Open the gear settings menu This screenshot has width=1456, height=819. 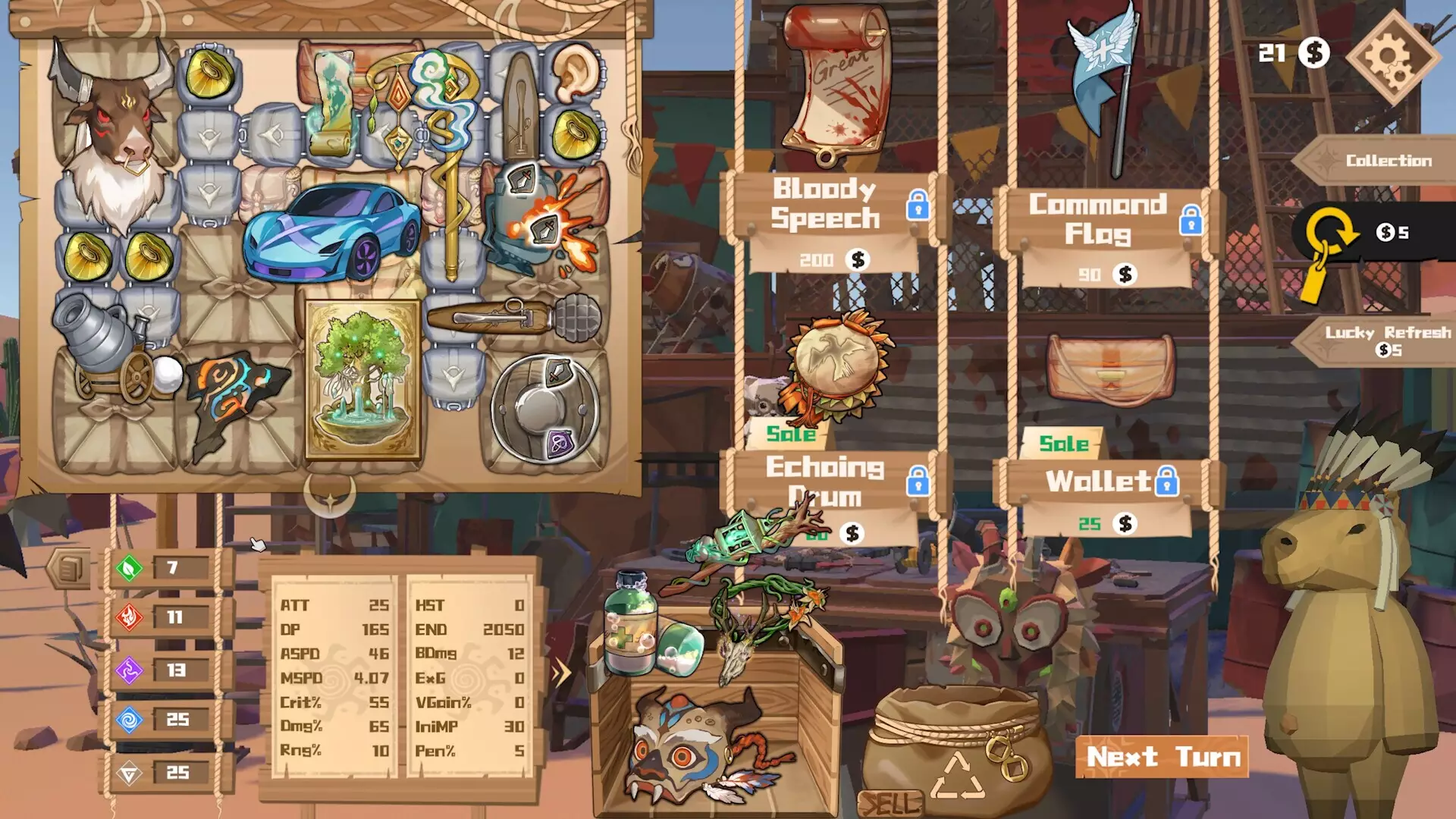1392,58
